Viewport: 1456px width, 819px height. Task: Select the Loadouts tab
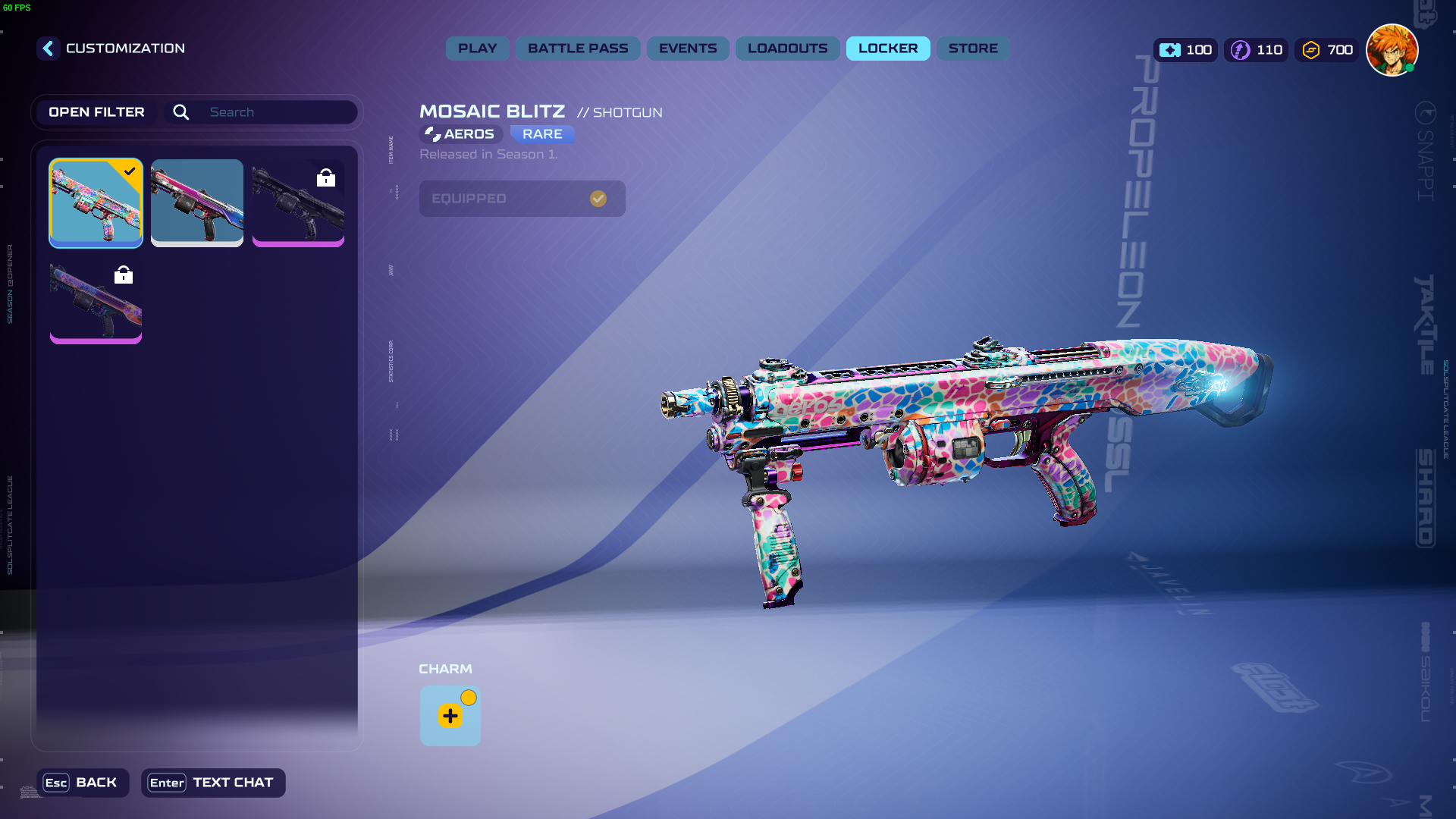point(787,49)
